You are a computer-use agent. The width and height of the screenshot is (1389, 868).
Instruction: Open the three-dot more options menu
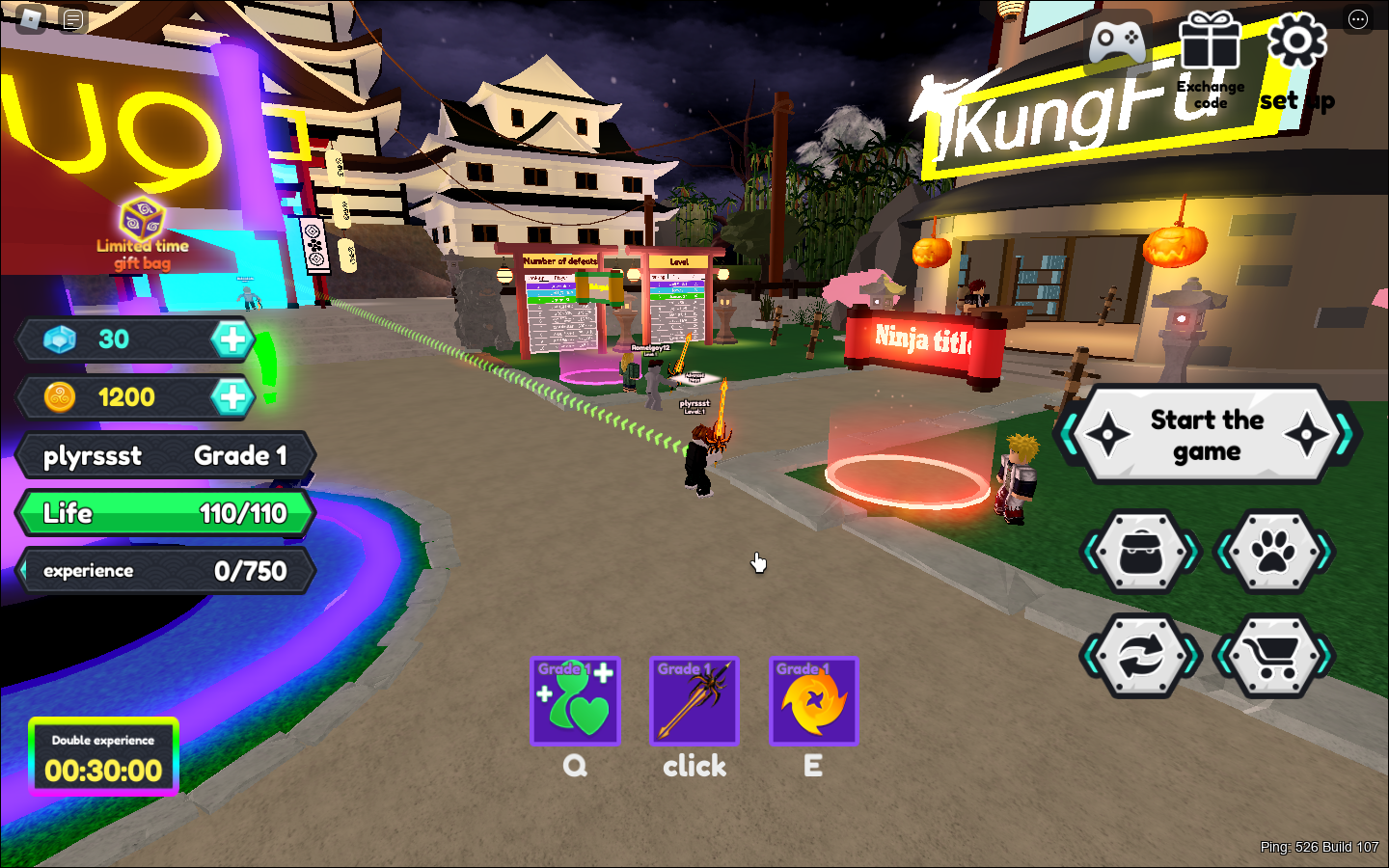[x=1358, y=19]
